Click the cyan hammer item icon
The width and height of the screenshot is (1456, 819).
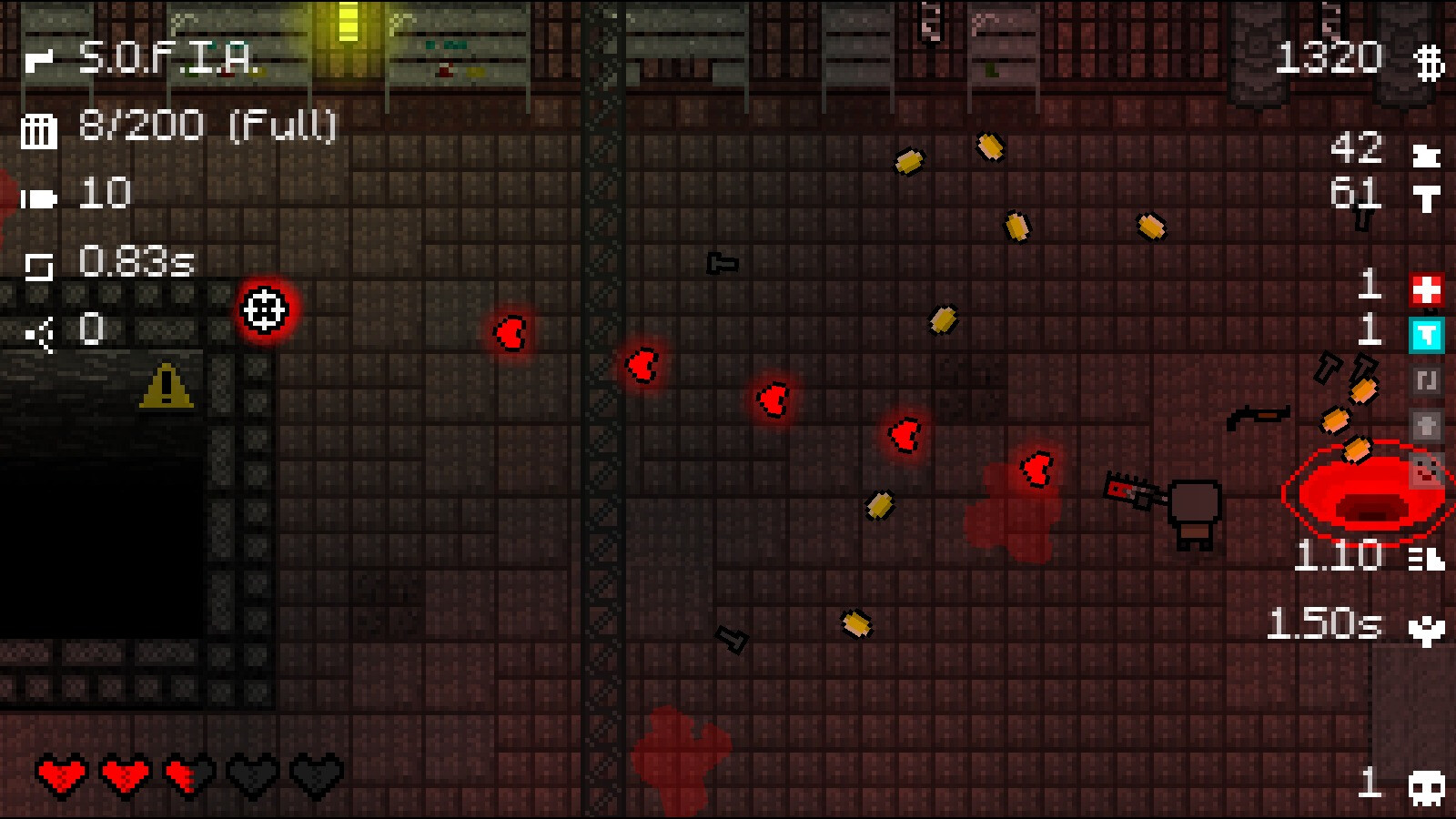[1427, 337]
